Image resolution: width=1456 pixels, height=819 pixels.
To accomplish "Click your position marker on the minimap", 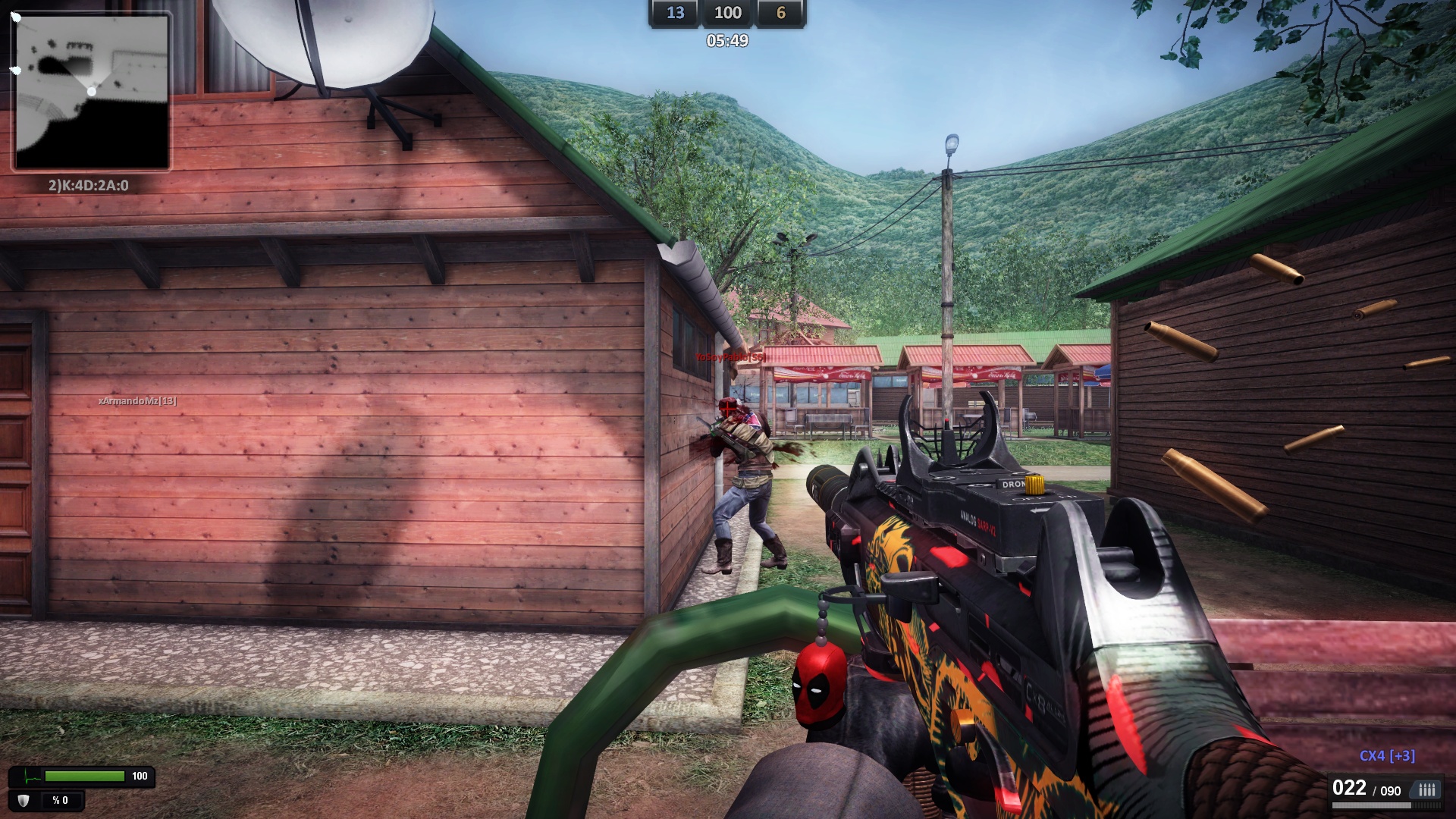I will click(x=90, y=90).
